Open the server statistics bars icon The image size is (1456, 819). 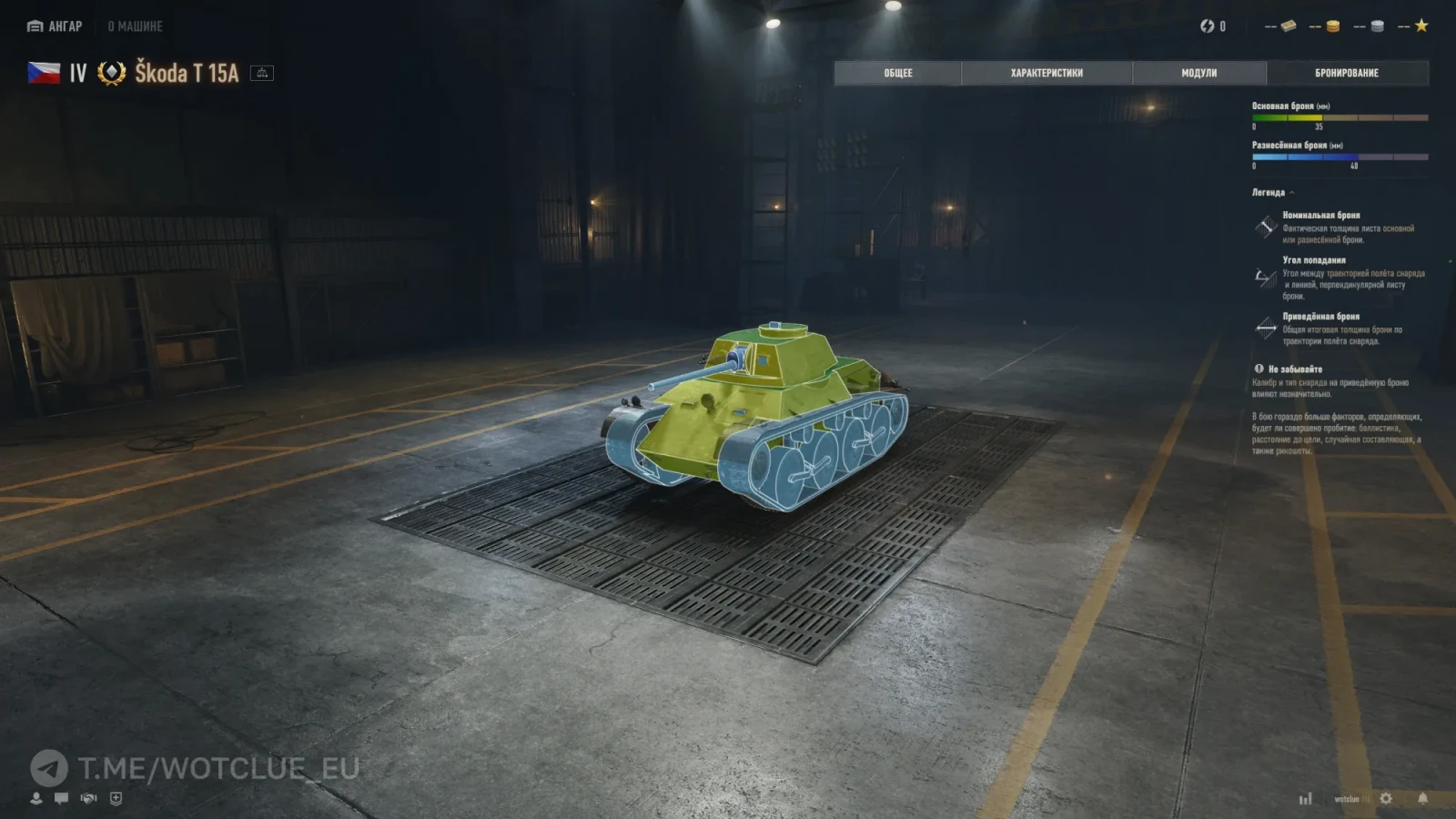[x=1306, y=798]
